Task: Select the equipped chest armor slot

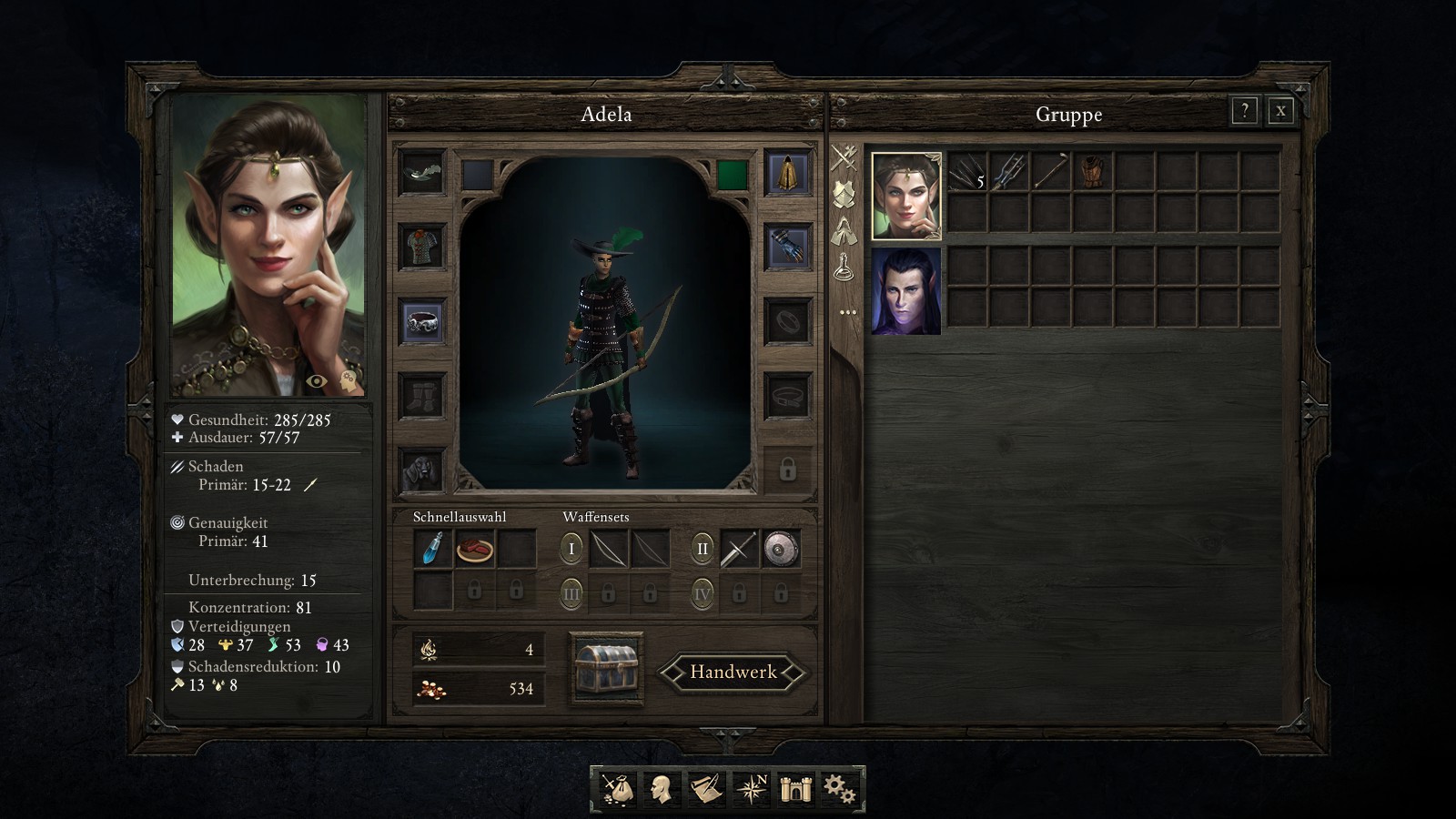Action: [422, 247]
